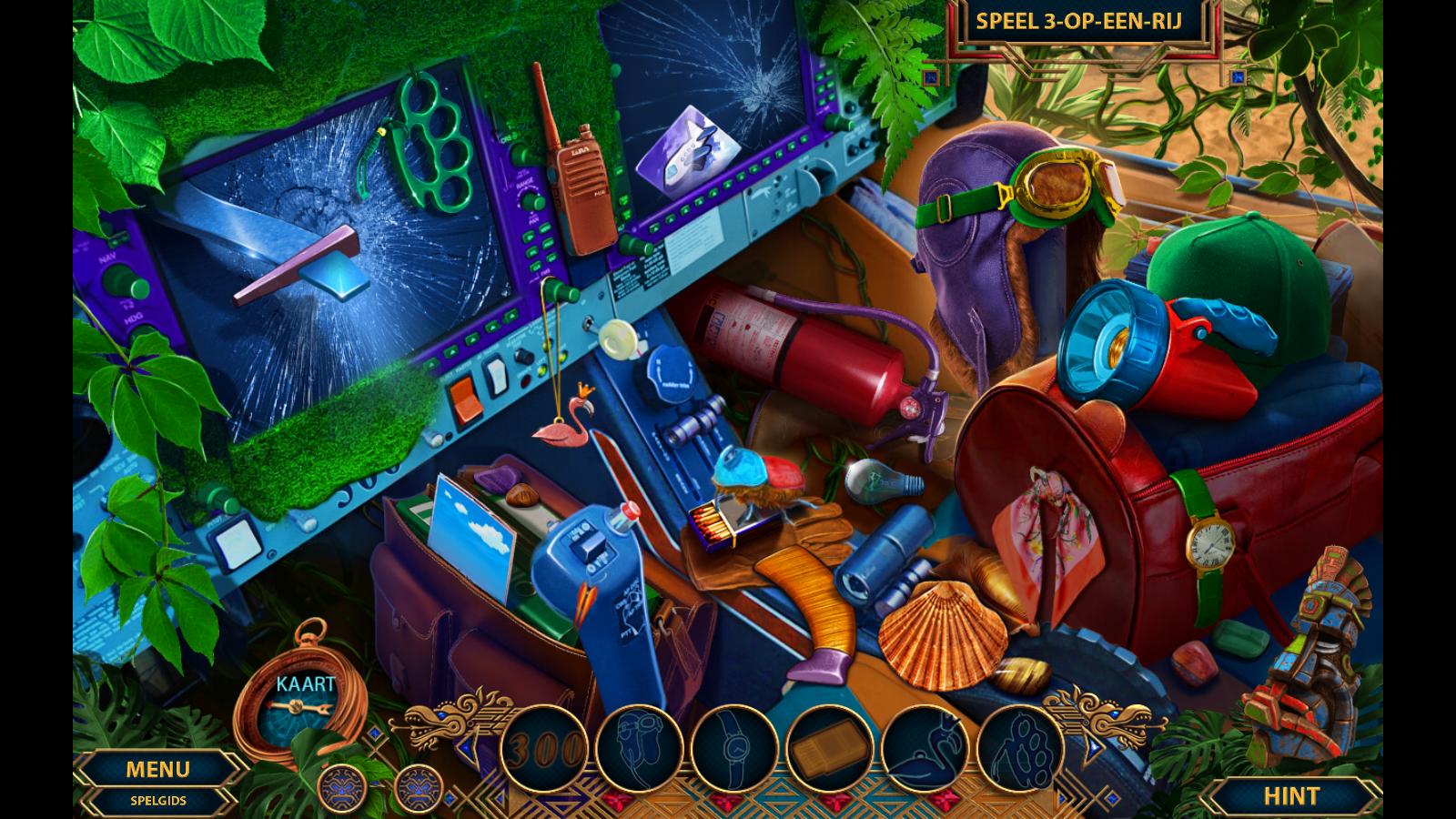Image resolution: width=1456 pixels, height=819 pixels.
Task: Open the MENU button
Action: coord(157,770)
